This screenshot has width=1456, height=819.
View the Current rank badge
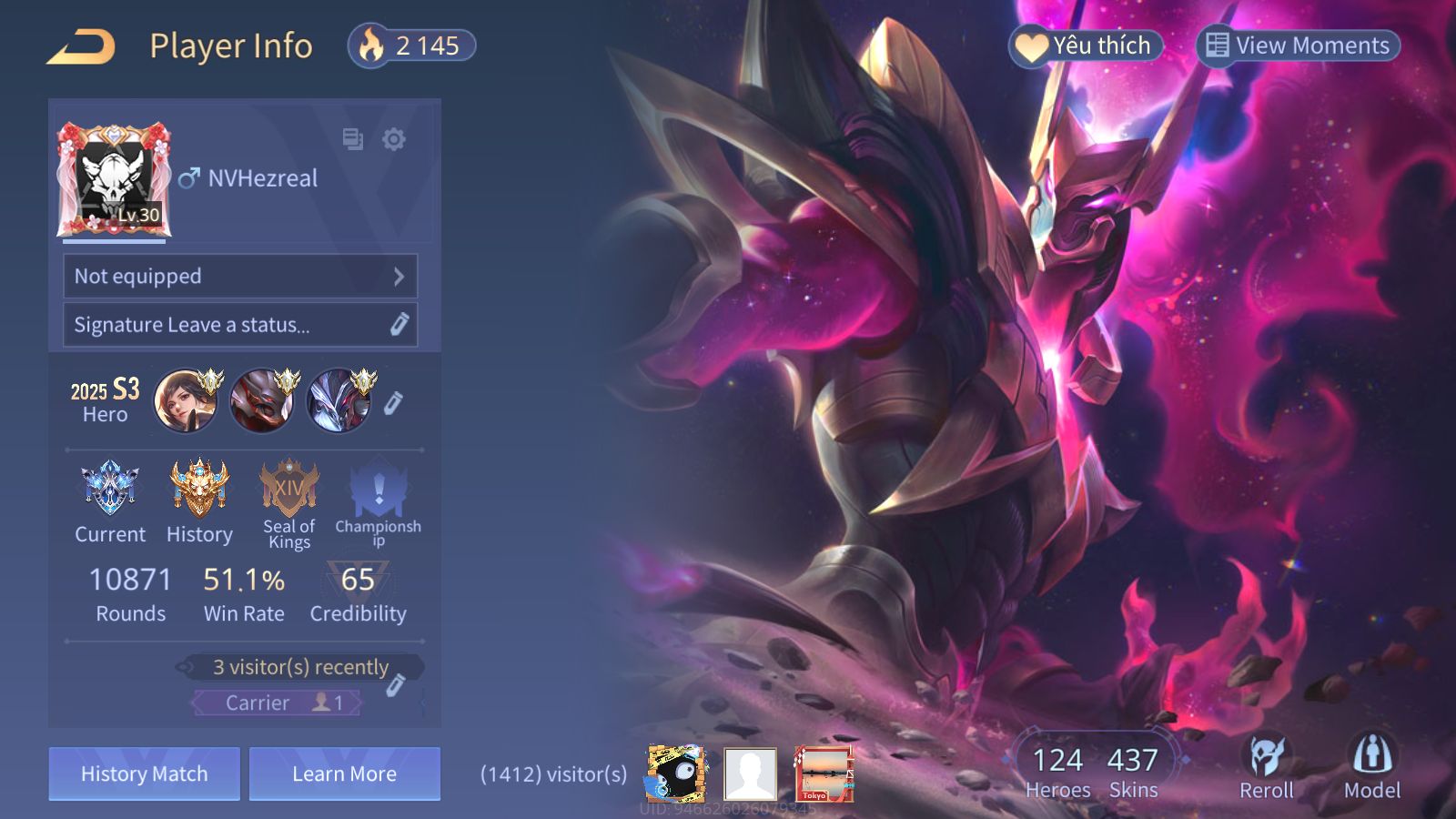pyautogui.click(x=110, y=490)
